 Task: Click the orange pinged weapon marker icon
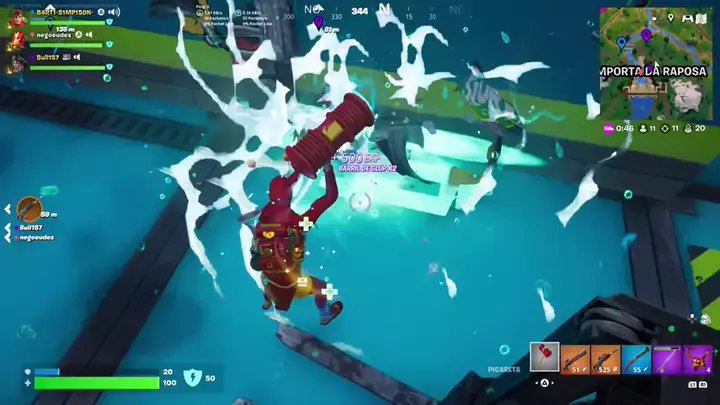29,208
